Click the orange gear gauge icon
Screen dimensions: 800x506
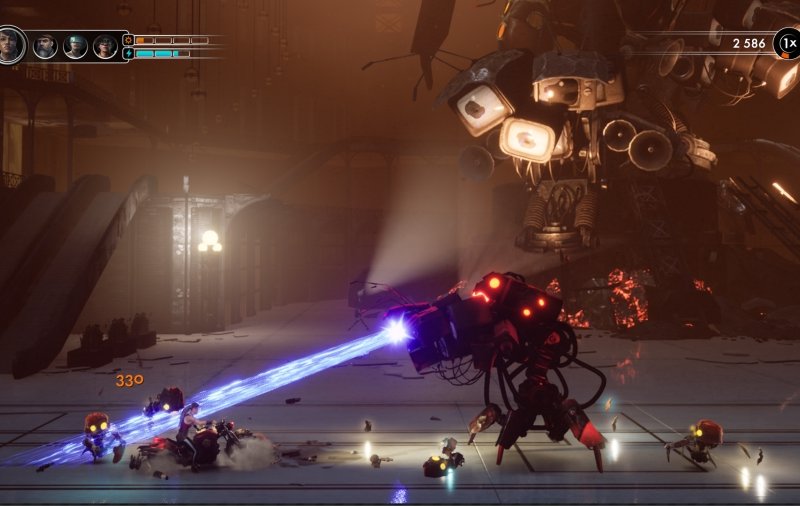click(128, 40)
